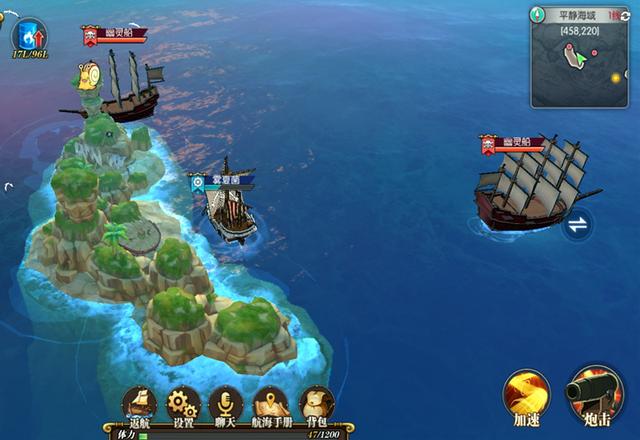Activate the 加速 speed boost skill

[527, 393]
